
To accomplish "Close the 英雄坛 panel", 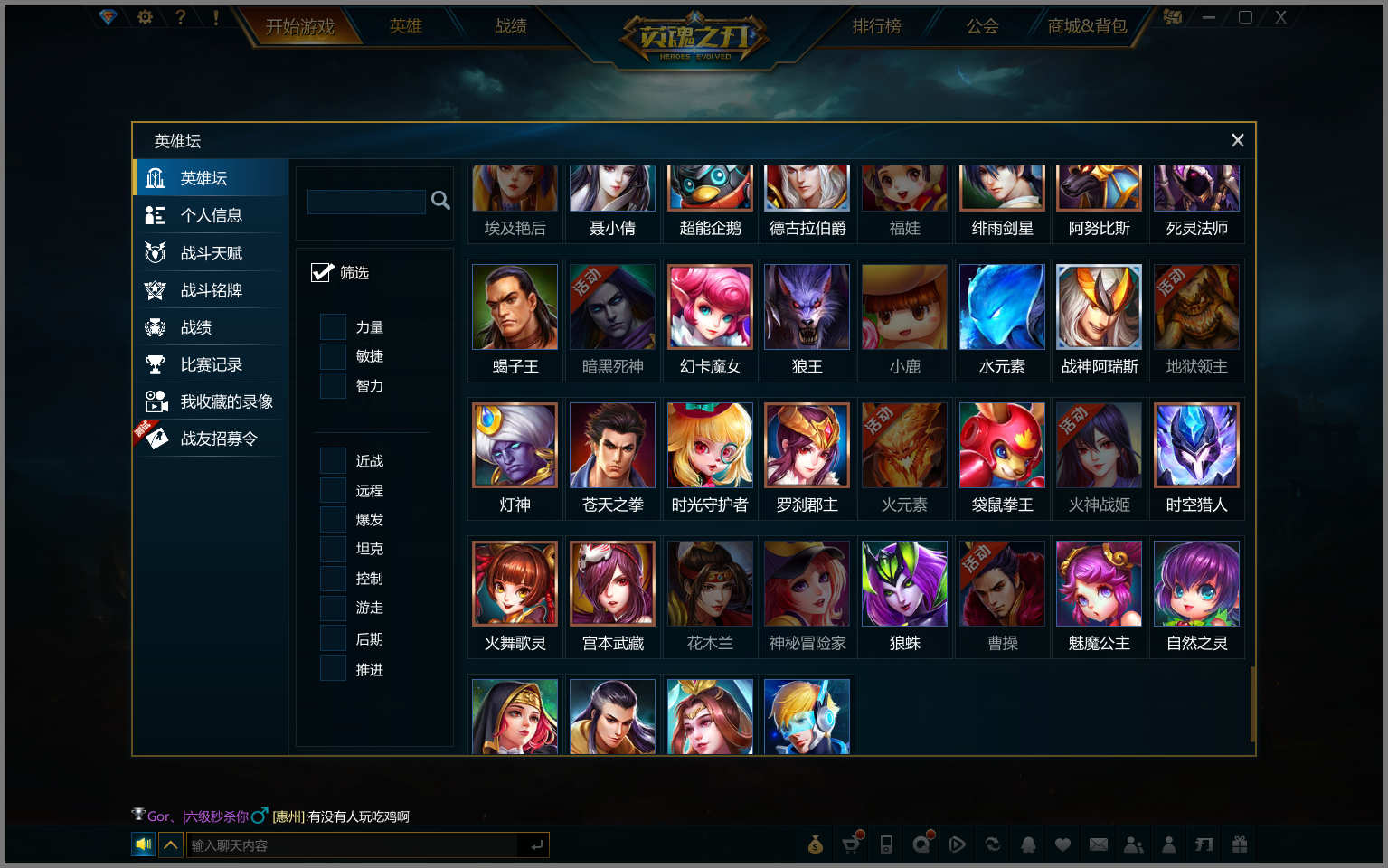I will [x=1237, y=140].
